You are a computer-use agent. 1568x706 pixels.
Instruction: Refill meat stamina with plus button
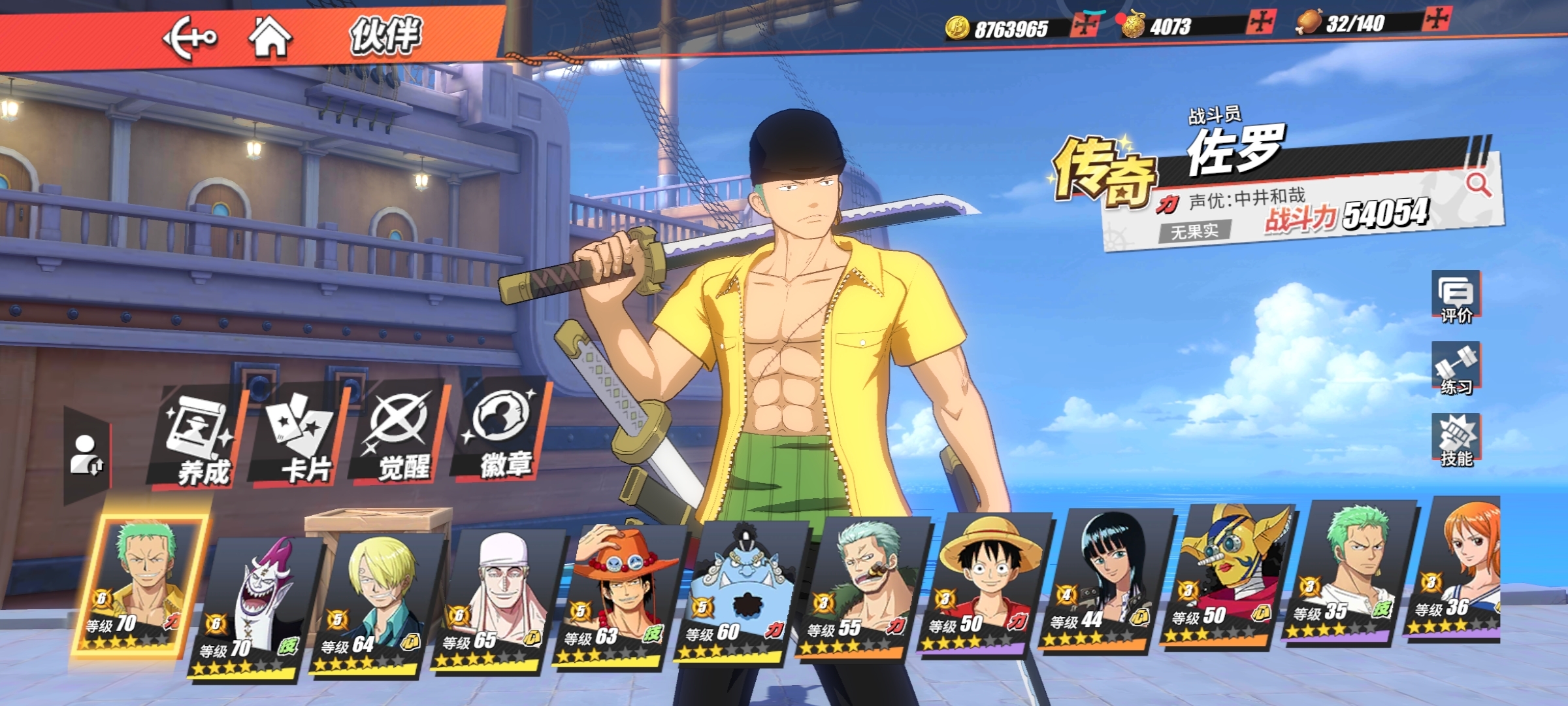[1437, 19]
